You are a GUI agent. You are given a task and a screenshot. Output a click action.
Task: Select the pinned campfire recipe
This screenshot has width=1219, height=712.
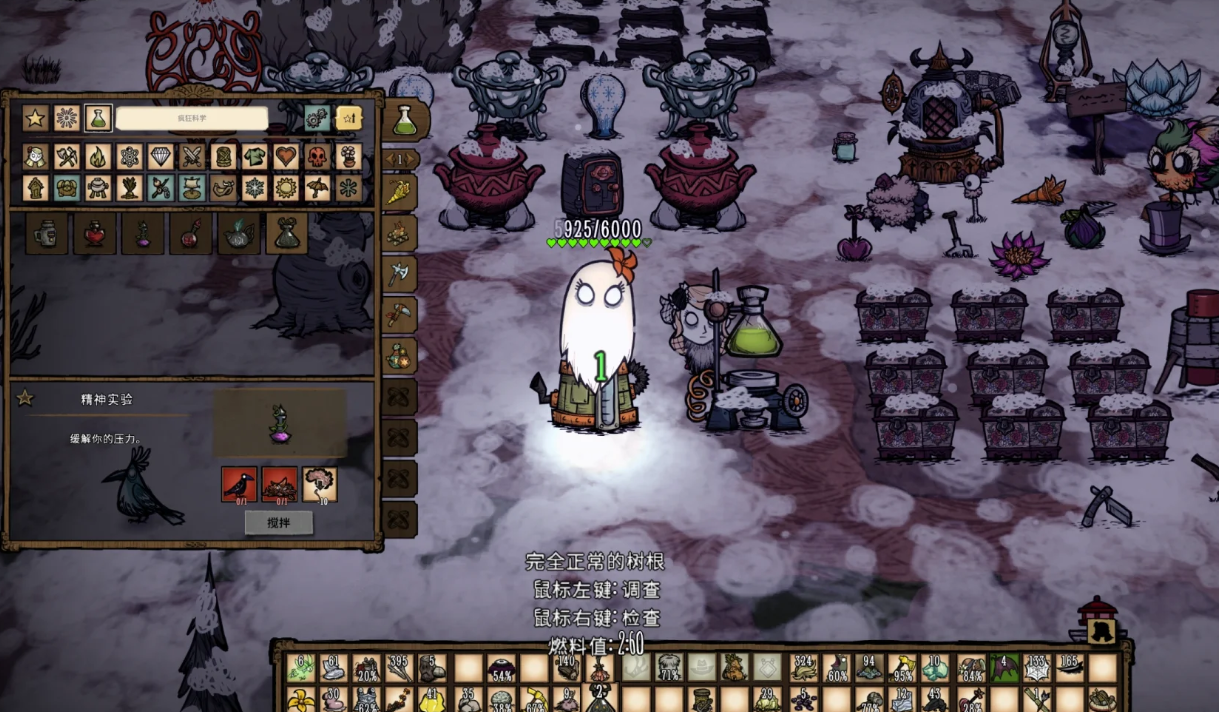pyautogui.click(x=399, y=233)
